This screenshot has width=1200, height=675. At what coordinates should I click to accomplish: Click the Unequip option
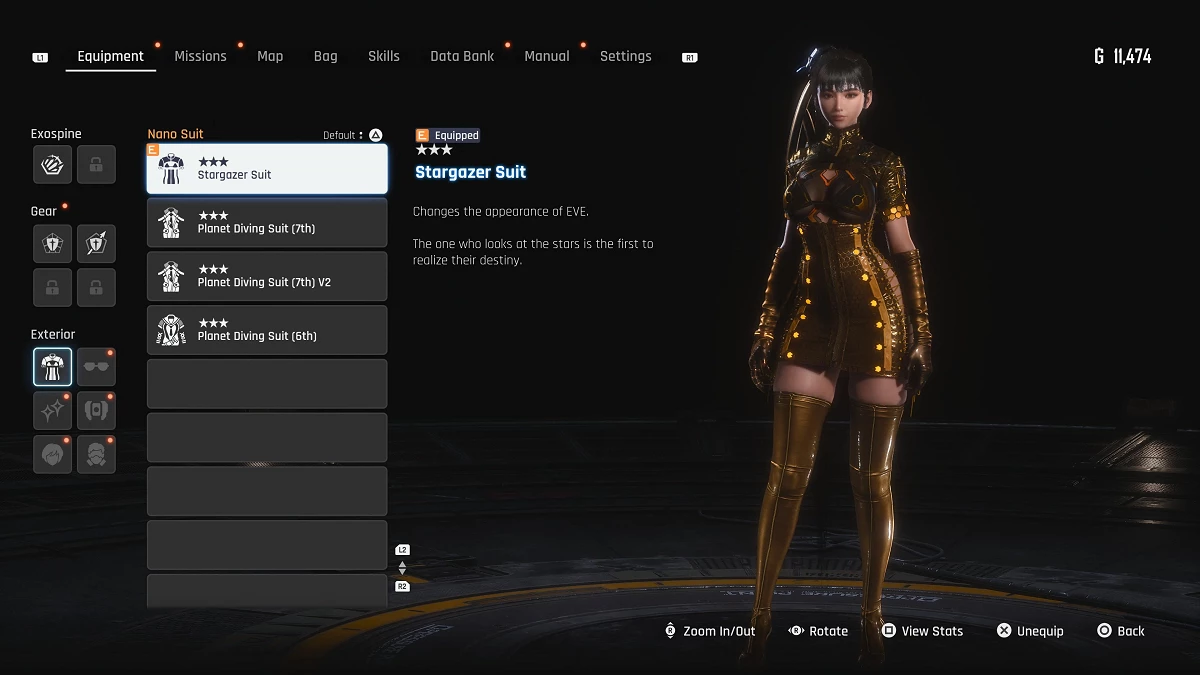1030,631
